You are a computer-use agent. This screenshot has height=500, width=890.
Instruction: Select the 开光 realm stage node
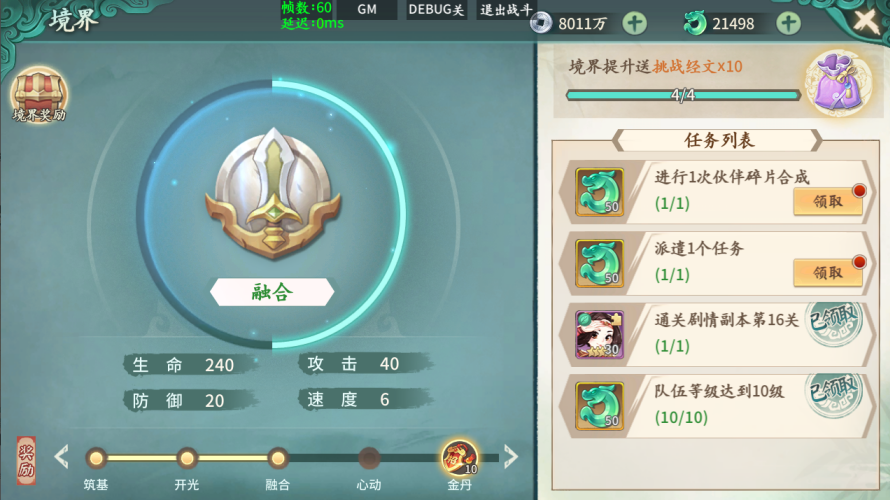point(187,459)
